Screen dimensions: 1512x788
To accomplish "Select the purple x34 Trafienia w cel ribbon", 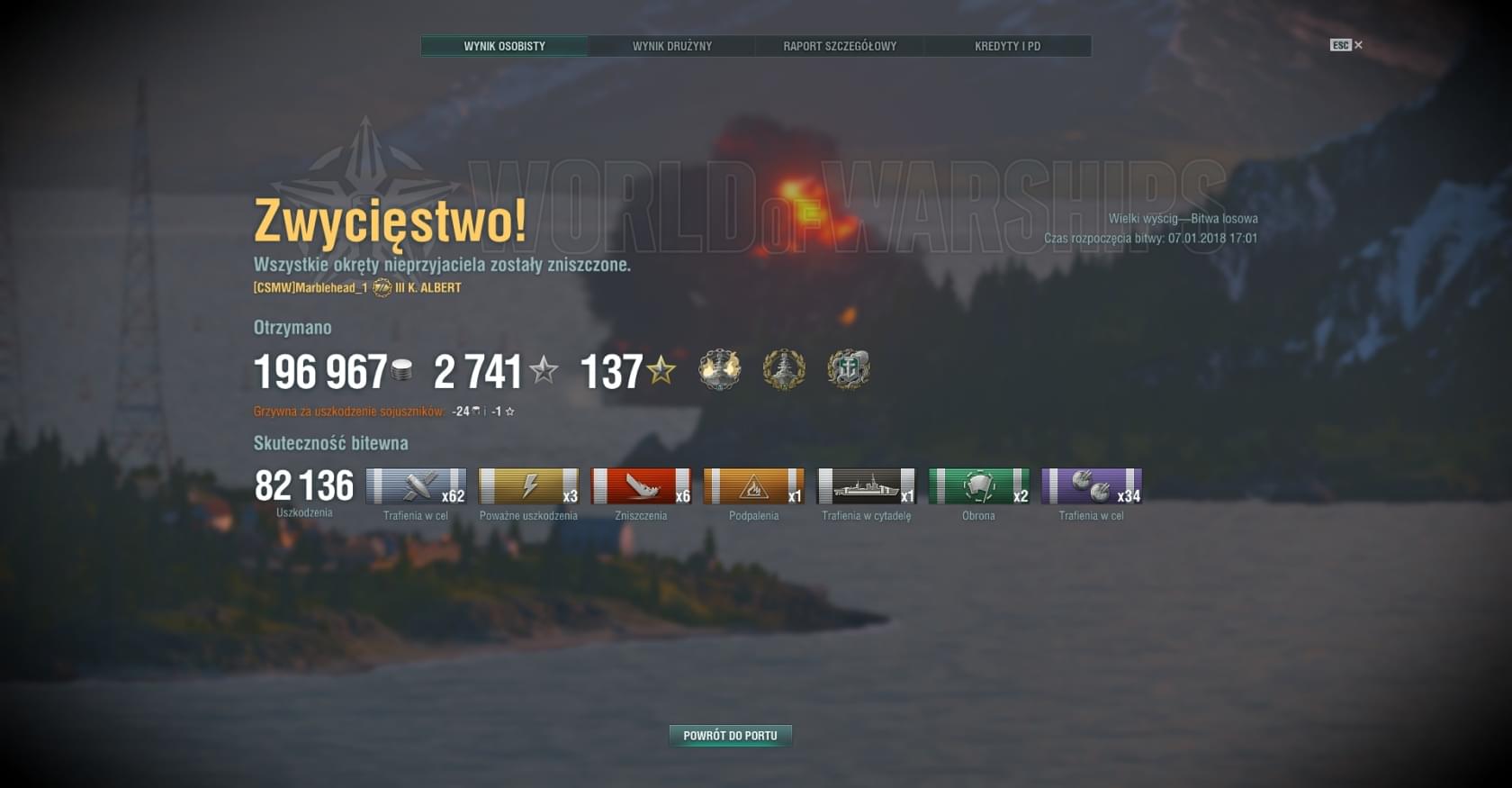I will click(1091, 486).
